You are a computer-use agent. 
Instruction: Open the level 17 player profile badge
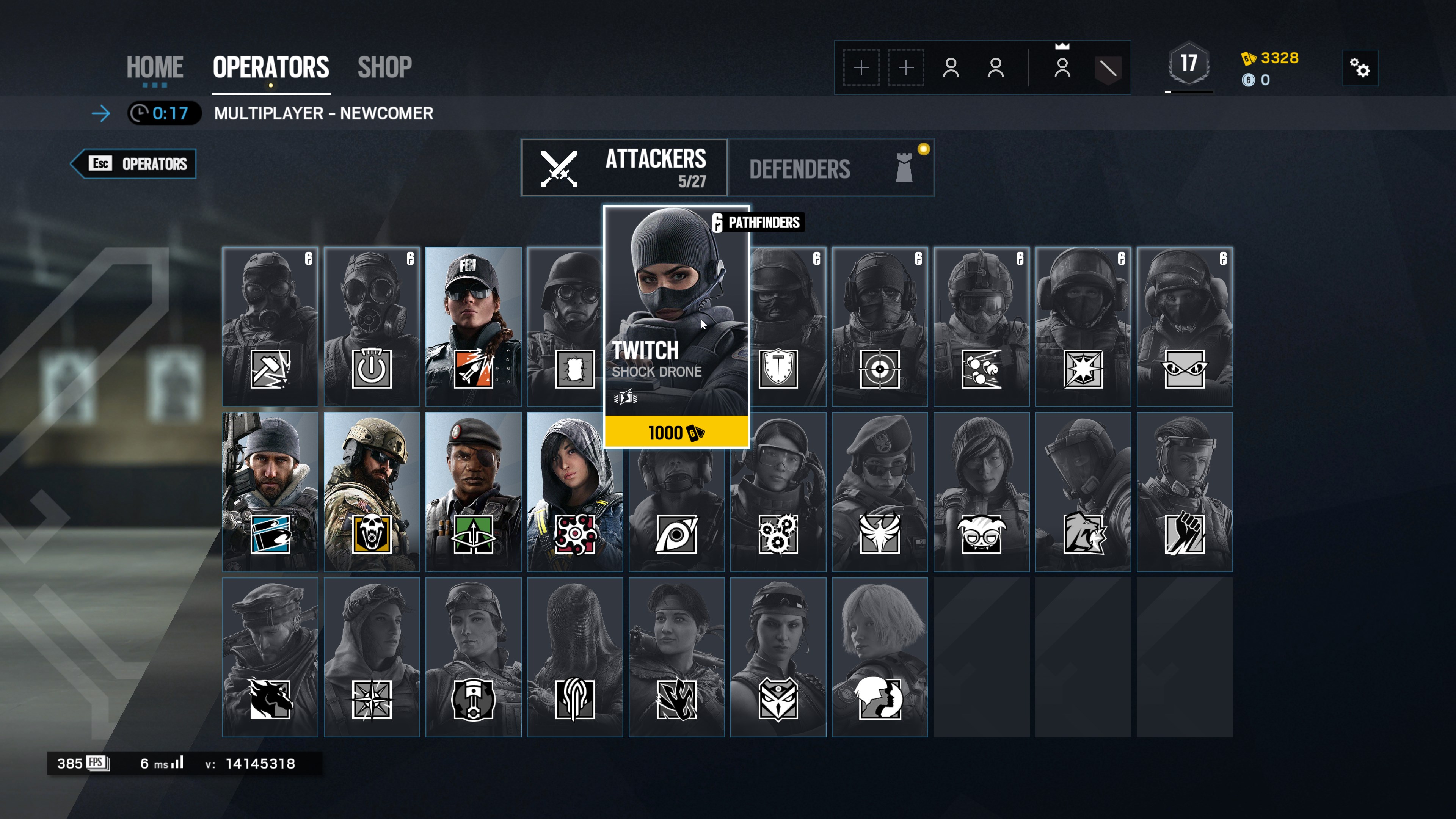pos(1189,64)
